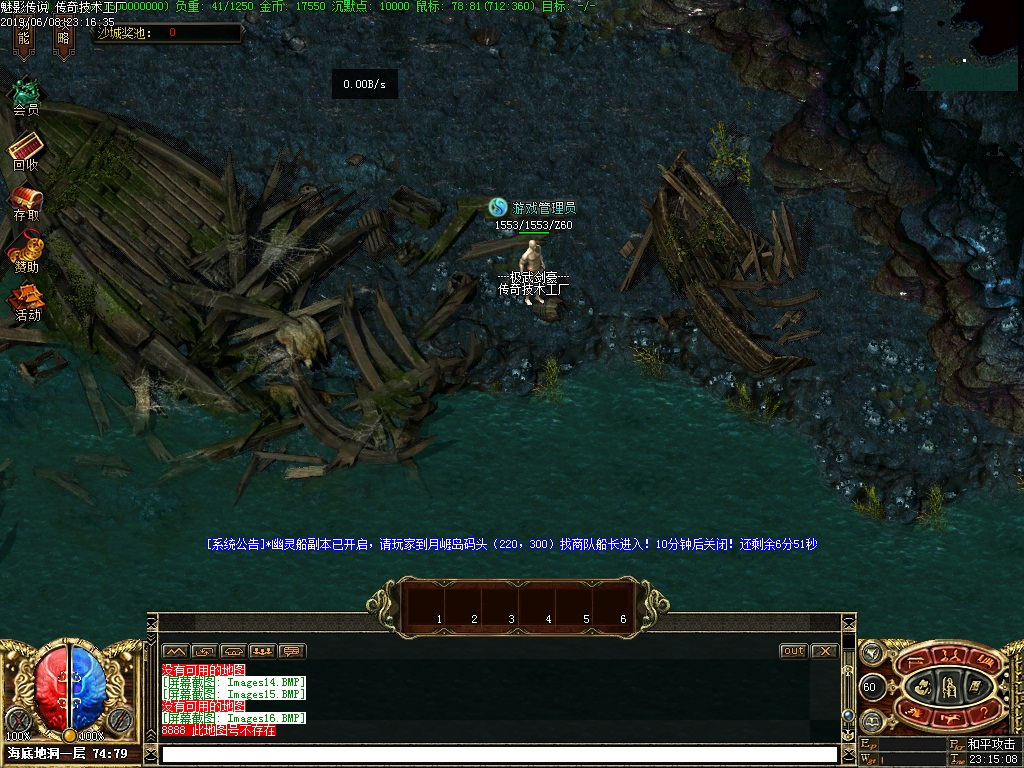This screenshot has width=1024, height=768.
Task: Click the open book round button
Action: [870, 720]
